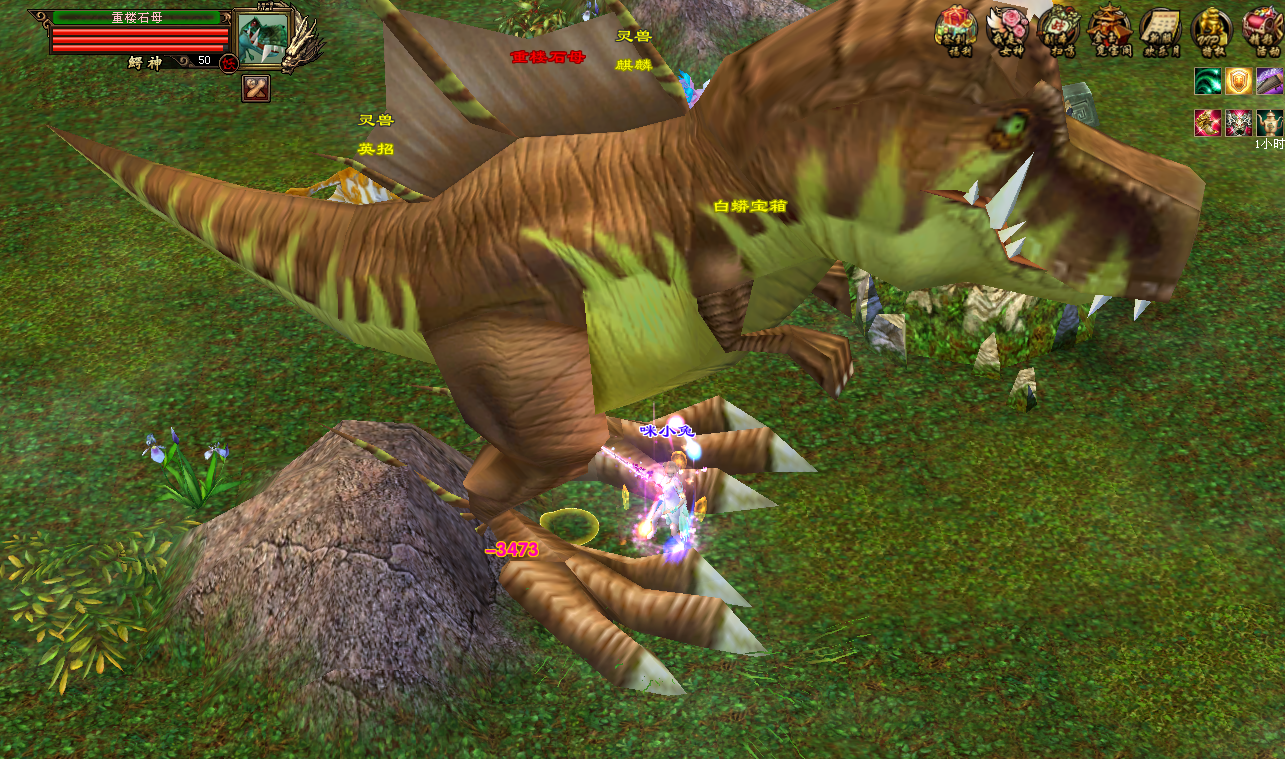Image resolution: width=1285 pixels, height=759 pixels.
Task: Select the teapot buff with 1小时 timer
Action: pos(1269,123)
